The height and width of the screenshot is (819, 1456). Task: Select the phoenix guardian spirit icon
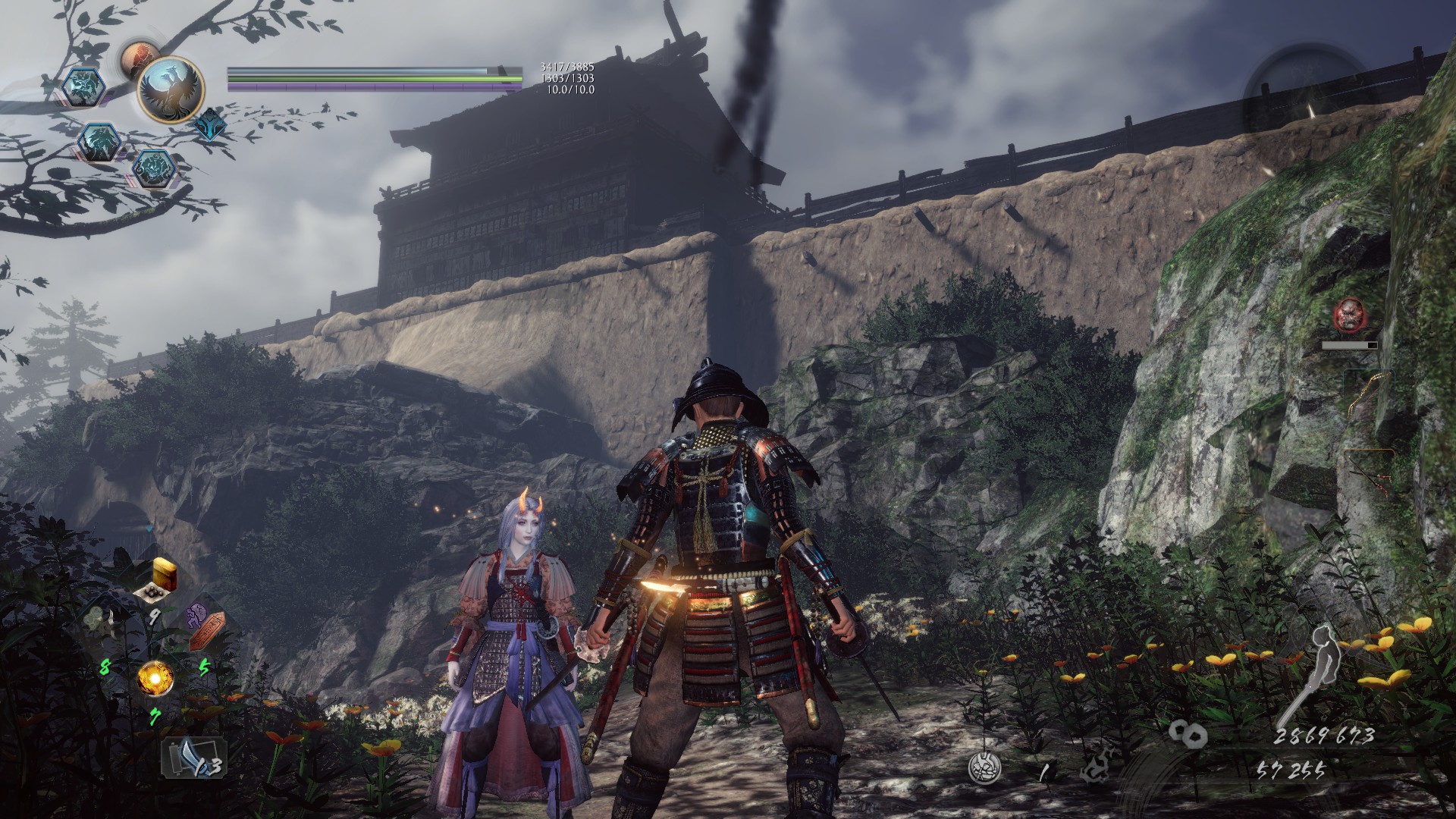(171, 90)
